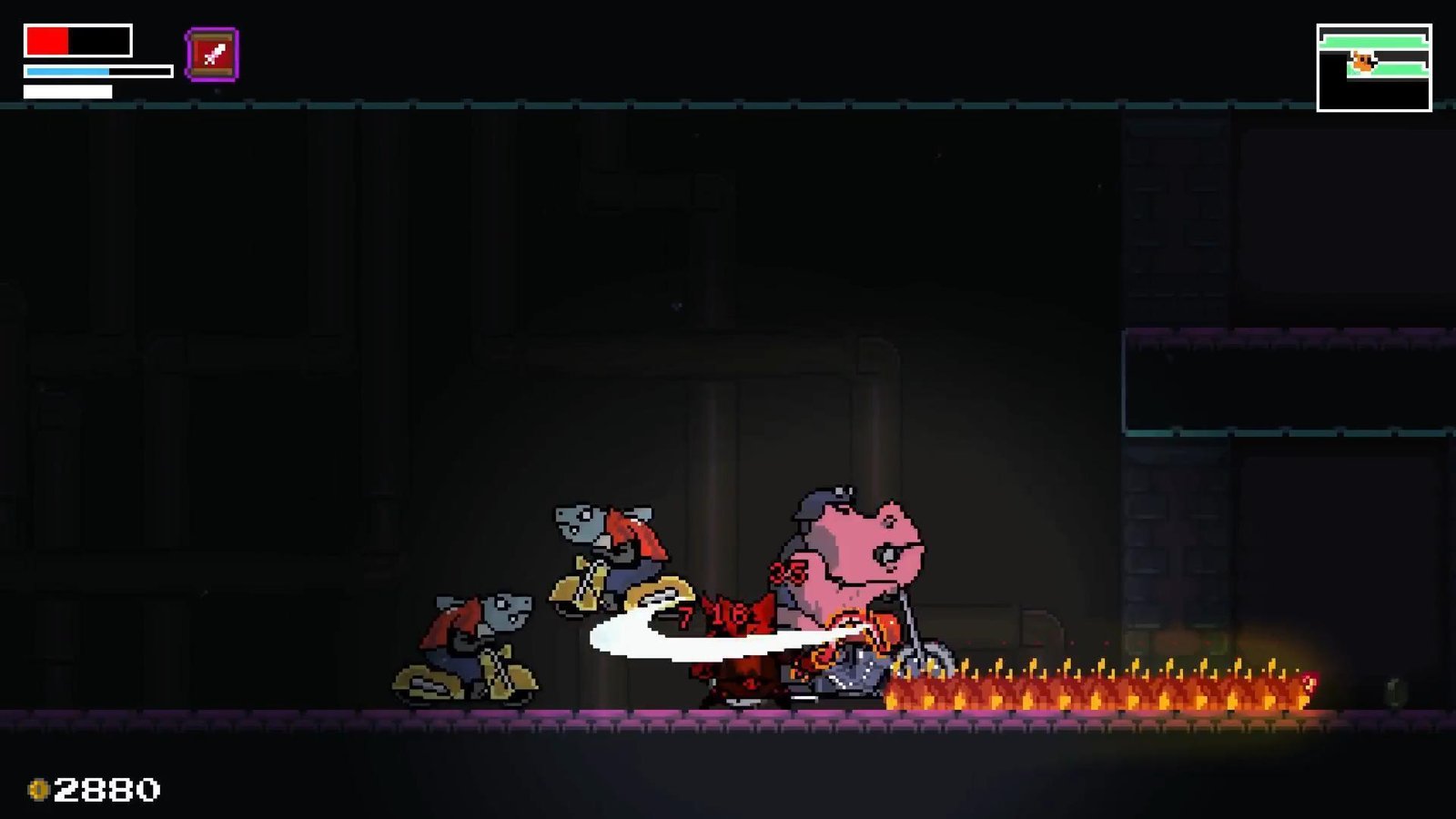
Task: Click the player marker on the minimap
Action: (1361, 61)
